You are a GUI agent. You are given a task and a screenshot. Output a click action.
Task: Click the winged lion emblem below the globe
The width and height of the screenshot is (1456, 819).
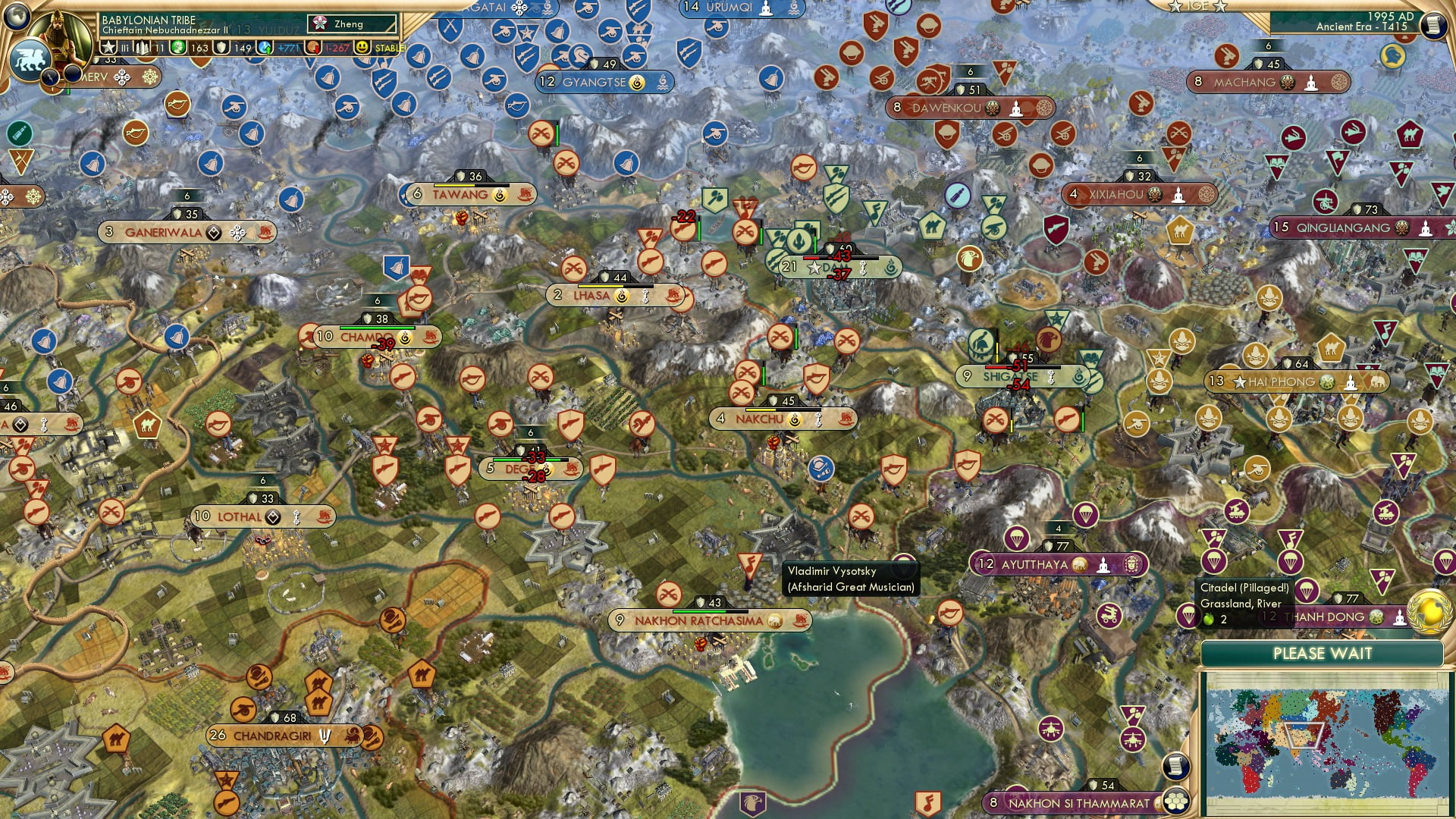[x=29, y=57]
